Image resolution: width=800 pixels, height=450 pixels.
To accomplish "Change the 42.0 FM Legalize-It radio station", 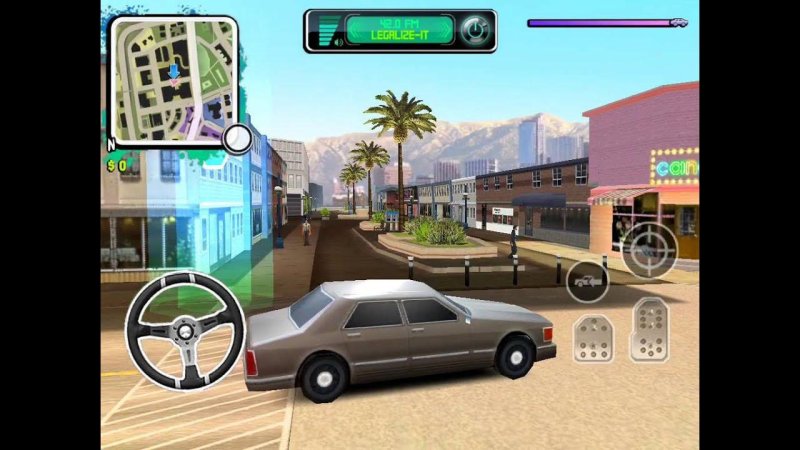I will pos(398,30).
